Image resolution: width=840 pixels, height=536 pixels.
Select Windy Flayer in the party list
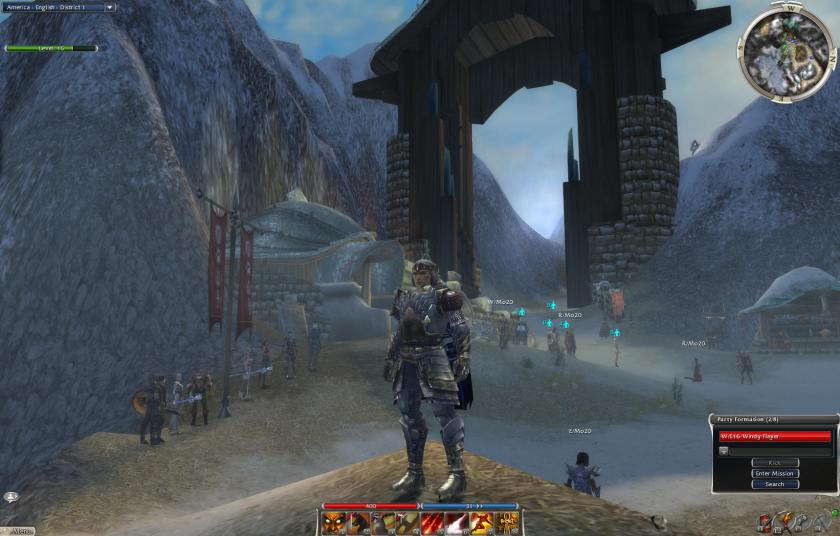click(x=775, y=436)
